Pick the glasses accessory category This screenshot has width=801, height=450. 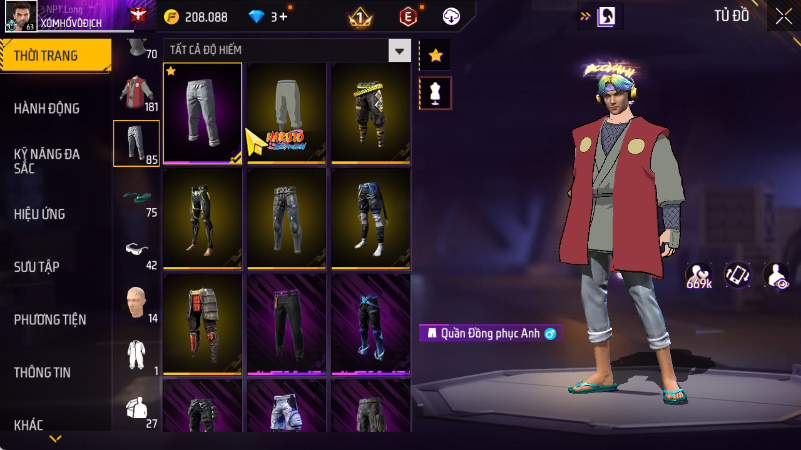click(136, 249)
